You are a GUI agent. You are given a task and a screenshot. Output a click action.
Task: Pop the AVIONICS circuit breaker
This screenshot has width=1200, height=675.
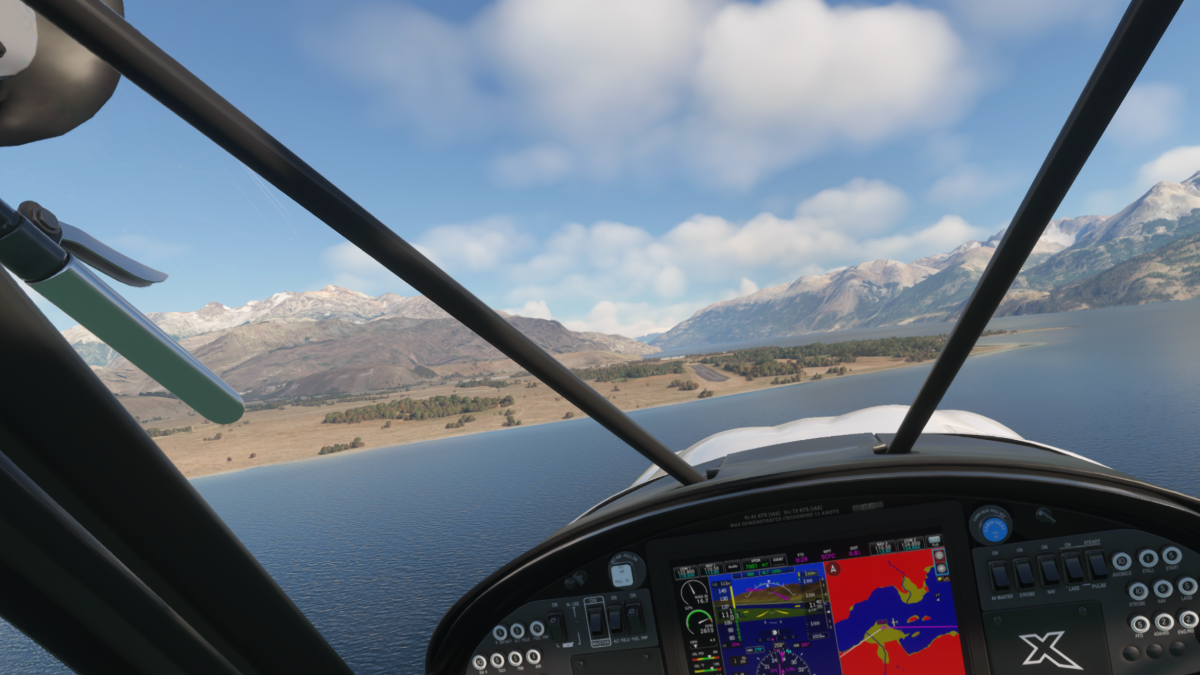point(1122,562)
